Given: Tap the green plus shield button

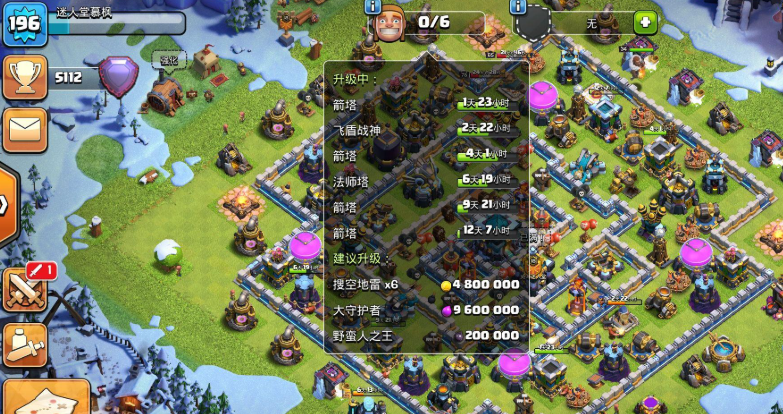Looking at the screenshot, I should [x=645, y=23].
